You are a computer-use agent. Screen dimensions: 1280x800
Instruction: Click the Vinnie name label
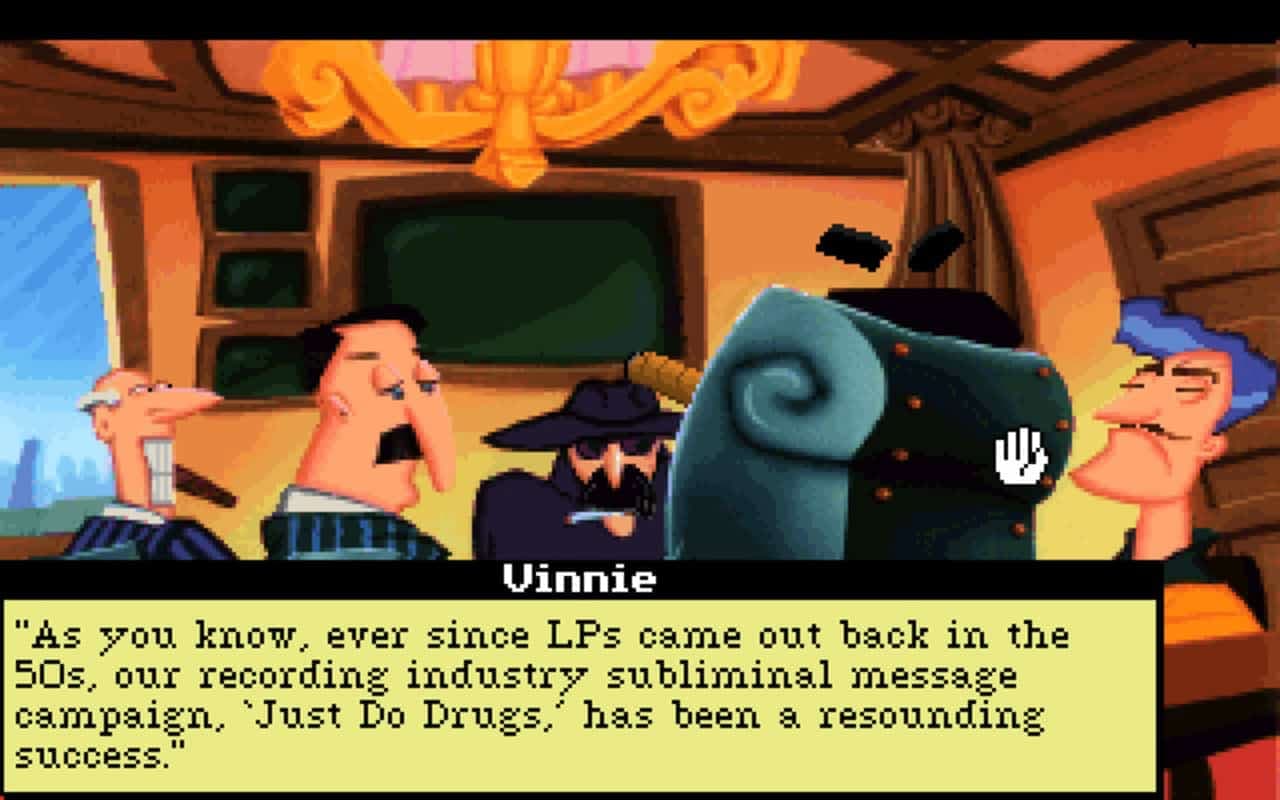(577, 578)
